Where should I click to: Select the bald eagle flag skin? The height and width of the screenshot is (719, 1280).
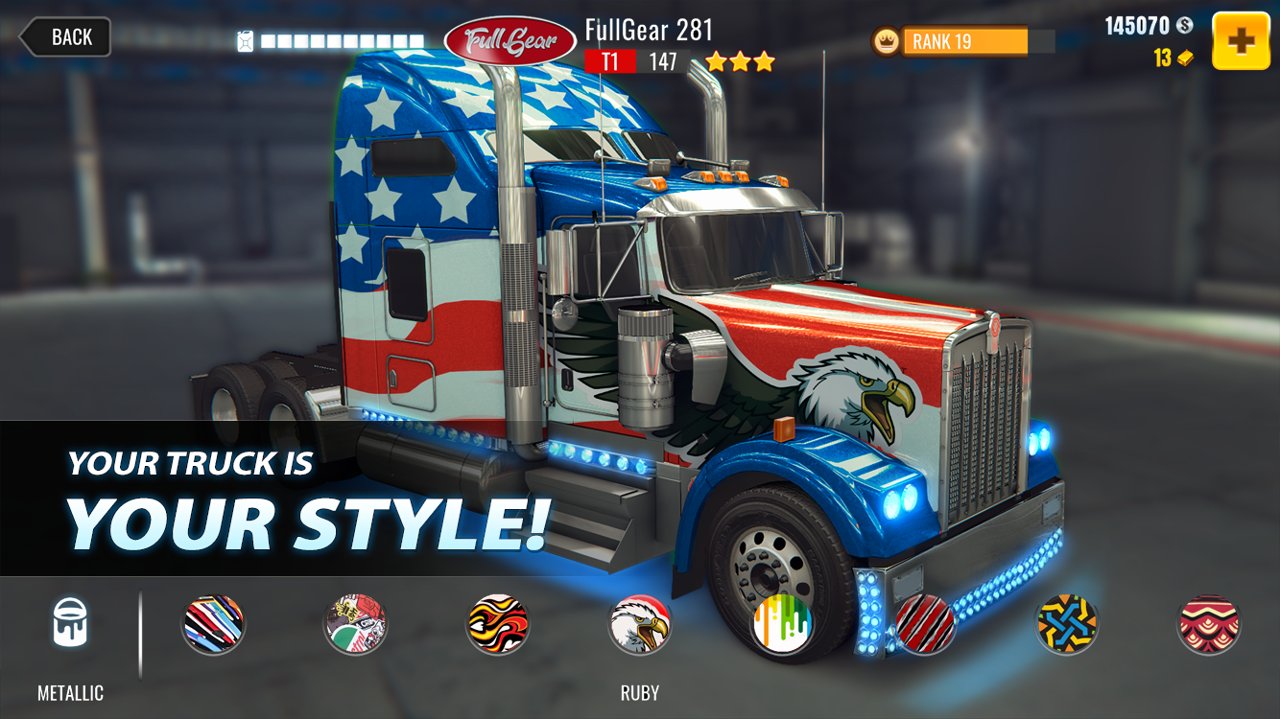(x=639, y=624)
